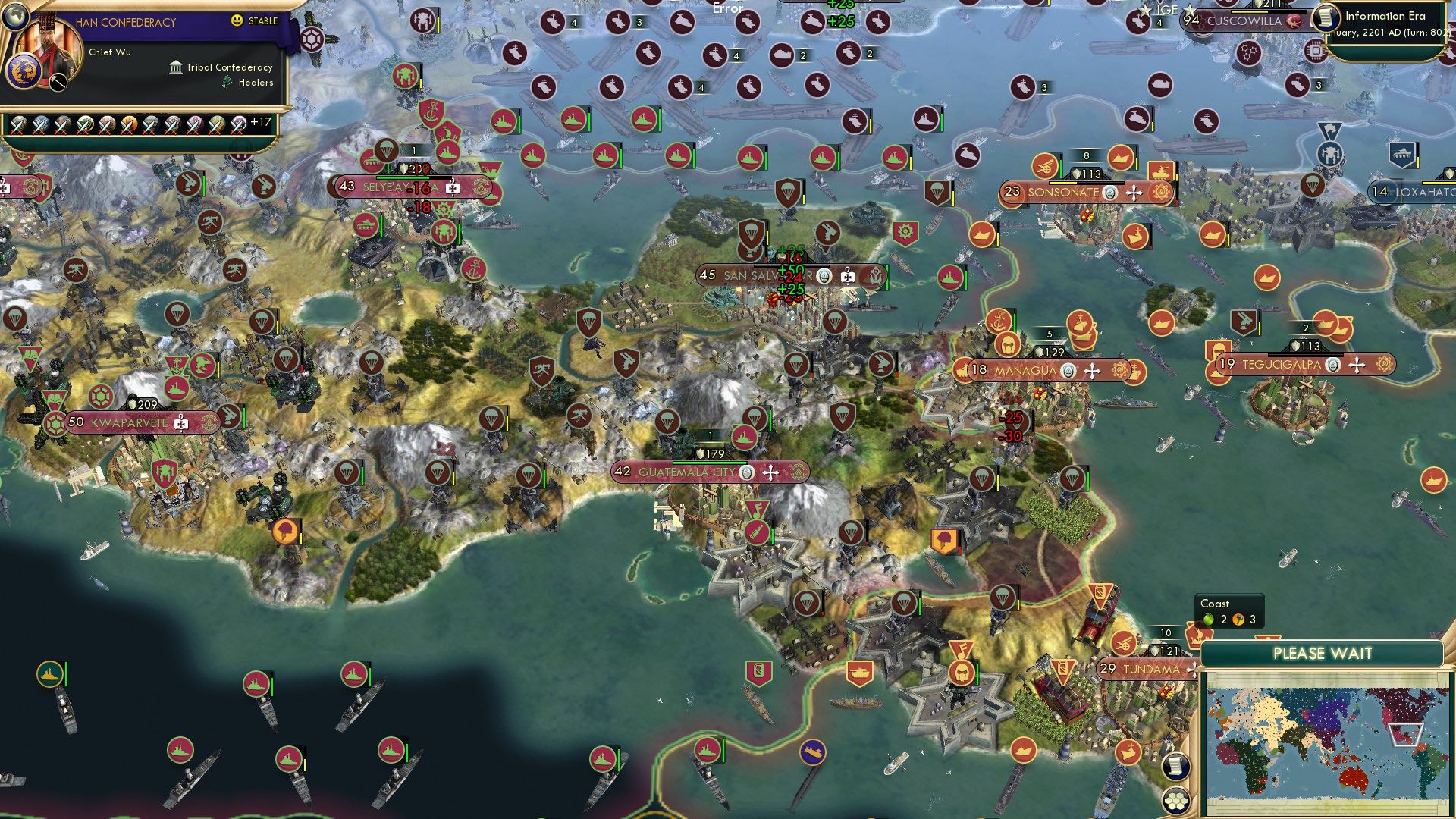
Task: Open the globe icon beside the leader portrait
Action: coord(14,14)
